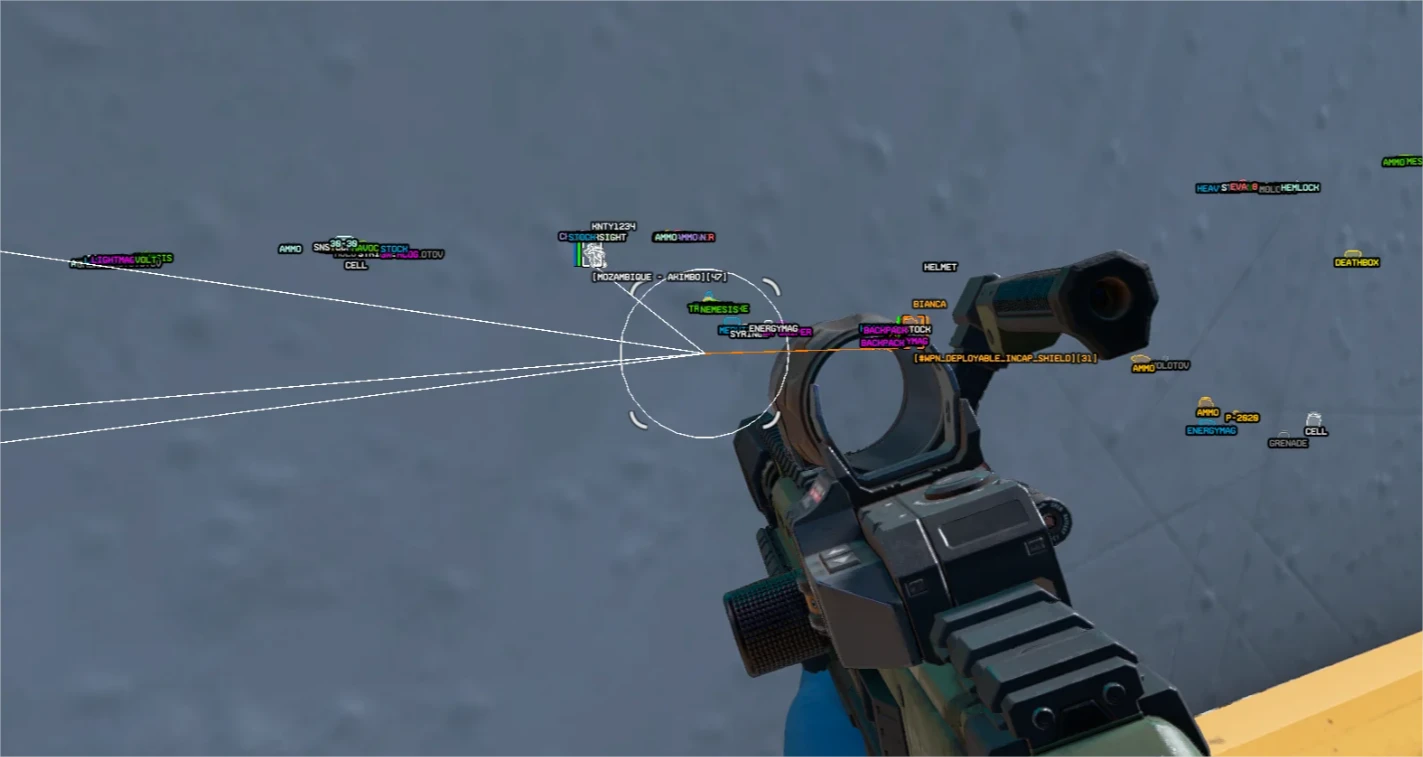The height and width of the screenshot is (757, 1423).
Task: Click the 38:38 timer above HAVOC
Action: (x=342, y=242)
